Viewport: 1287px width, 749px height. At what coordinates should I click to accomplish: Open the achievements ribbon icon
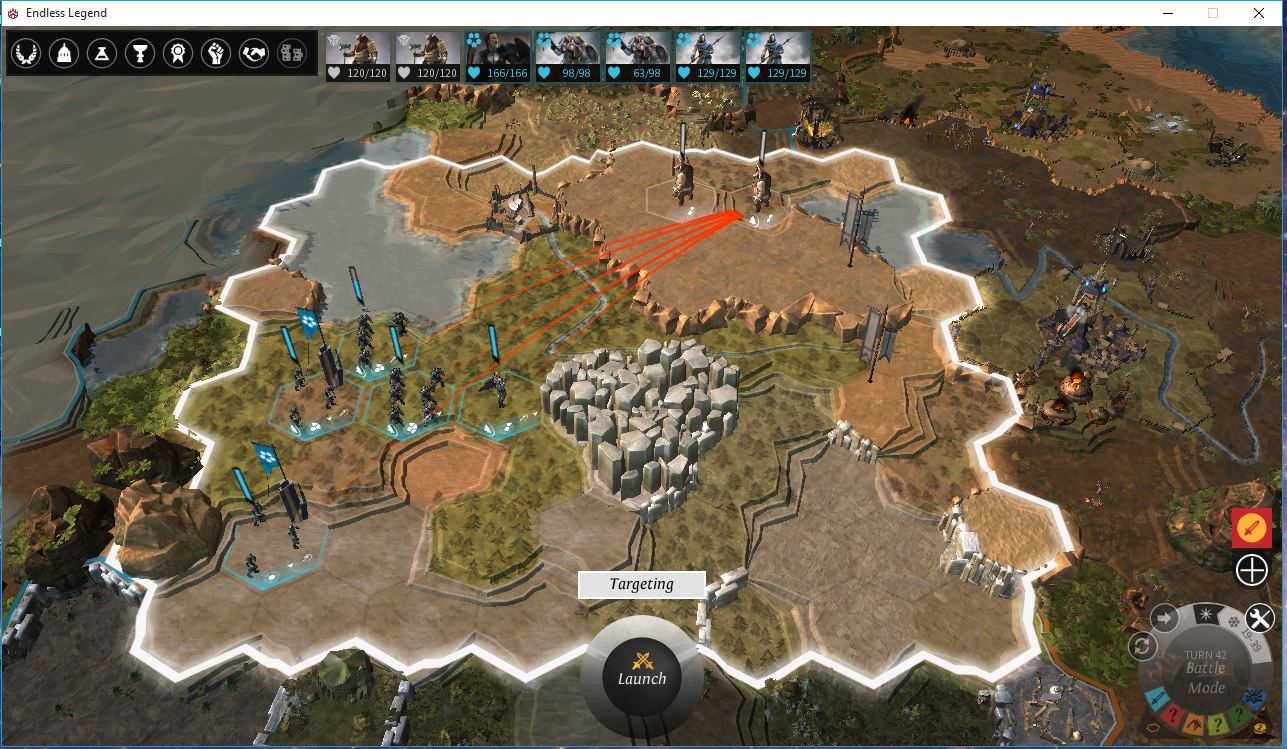click(x=178, y=54)
